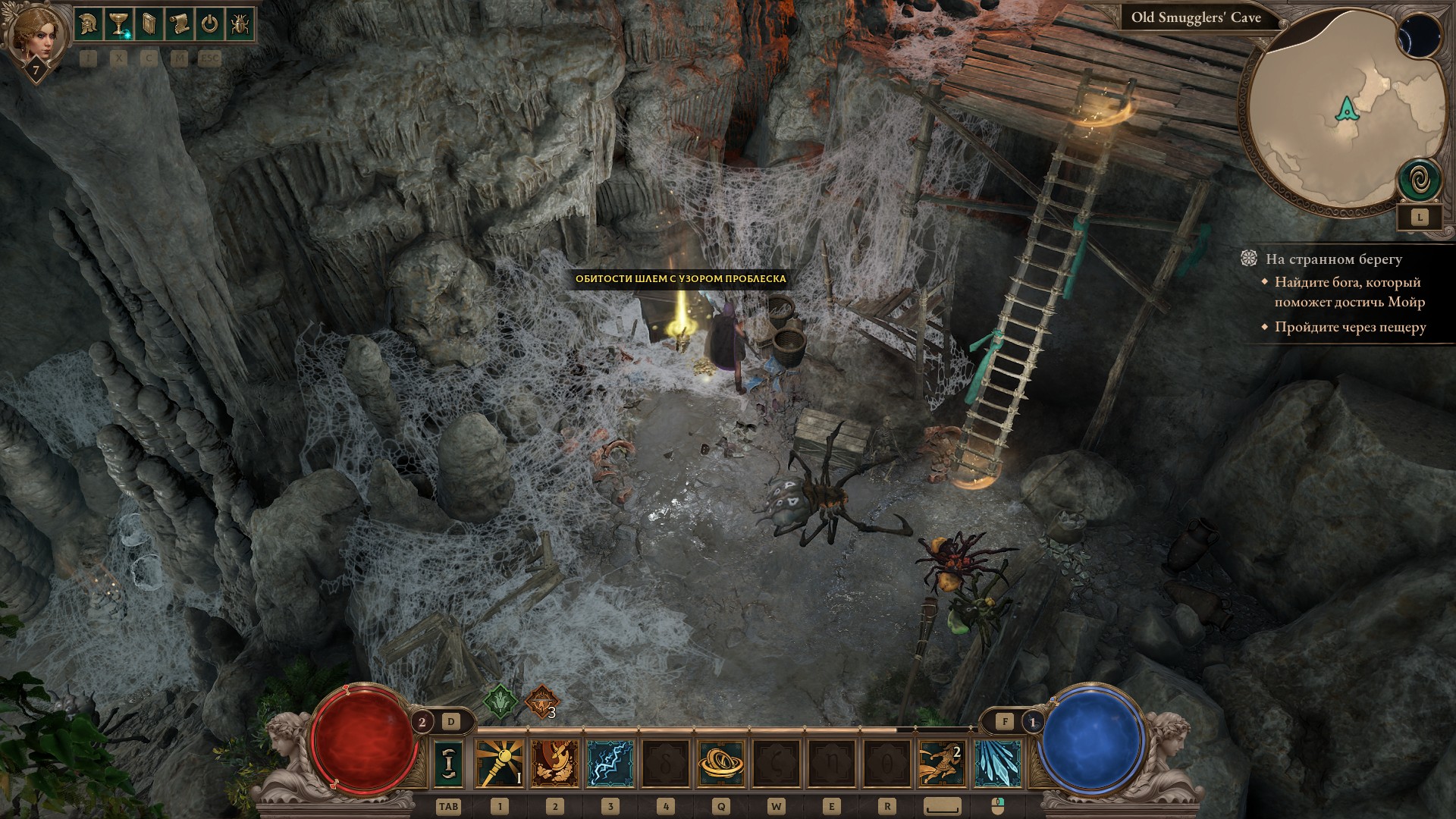Cast the lightning bolt skill

point(610,763)
